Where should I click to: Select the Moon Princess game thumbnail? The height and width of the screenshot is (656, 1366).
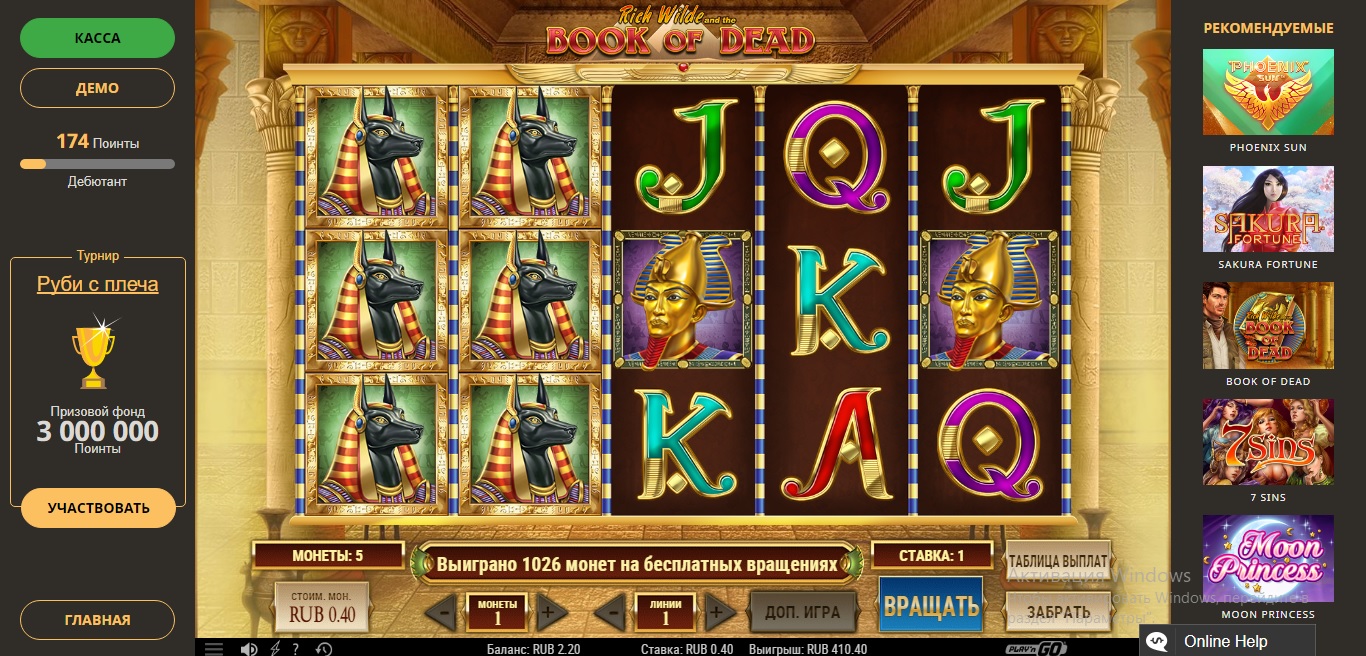[1268, 558]
